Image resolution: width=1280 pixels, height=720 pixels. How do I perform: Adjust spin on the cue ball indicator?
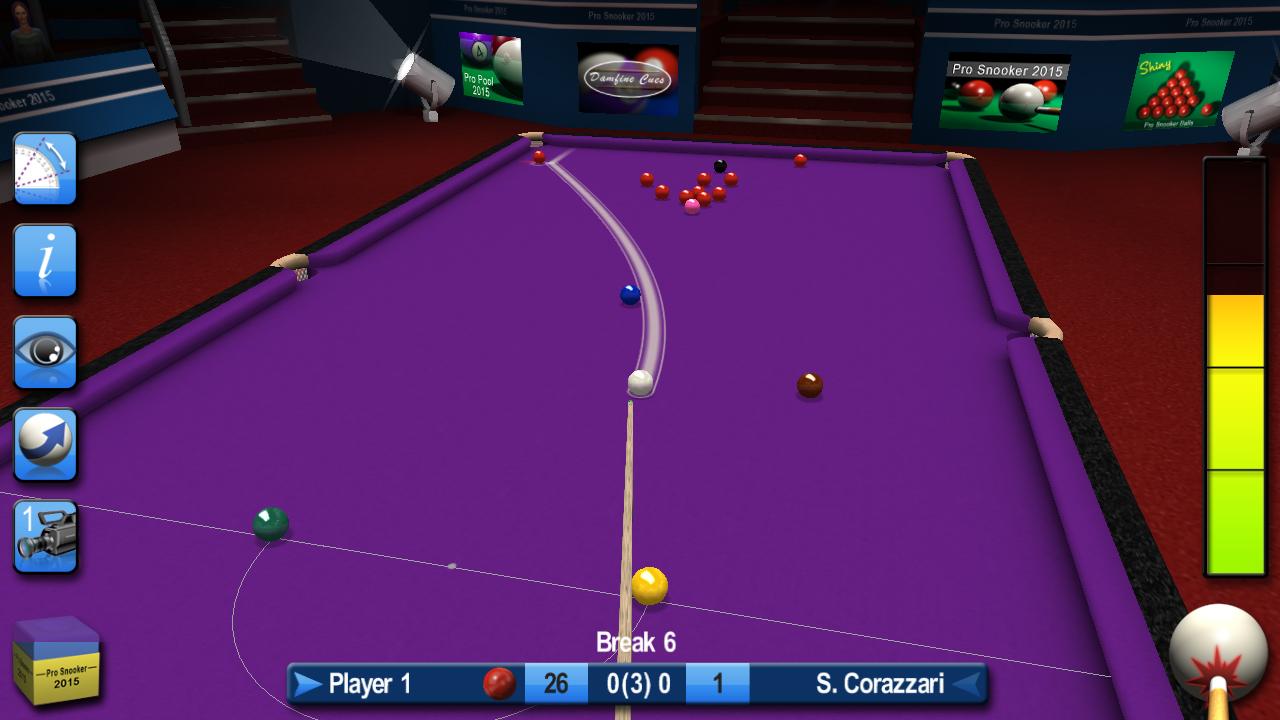click(x=1218, y=653)
